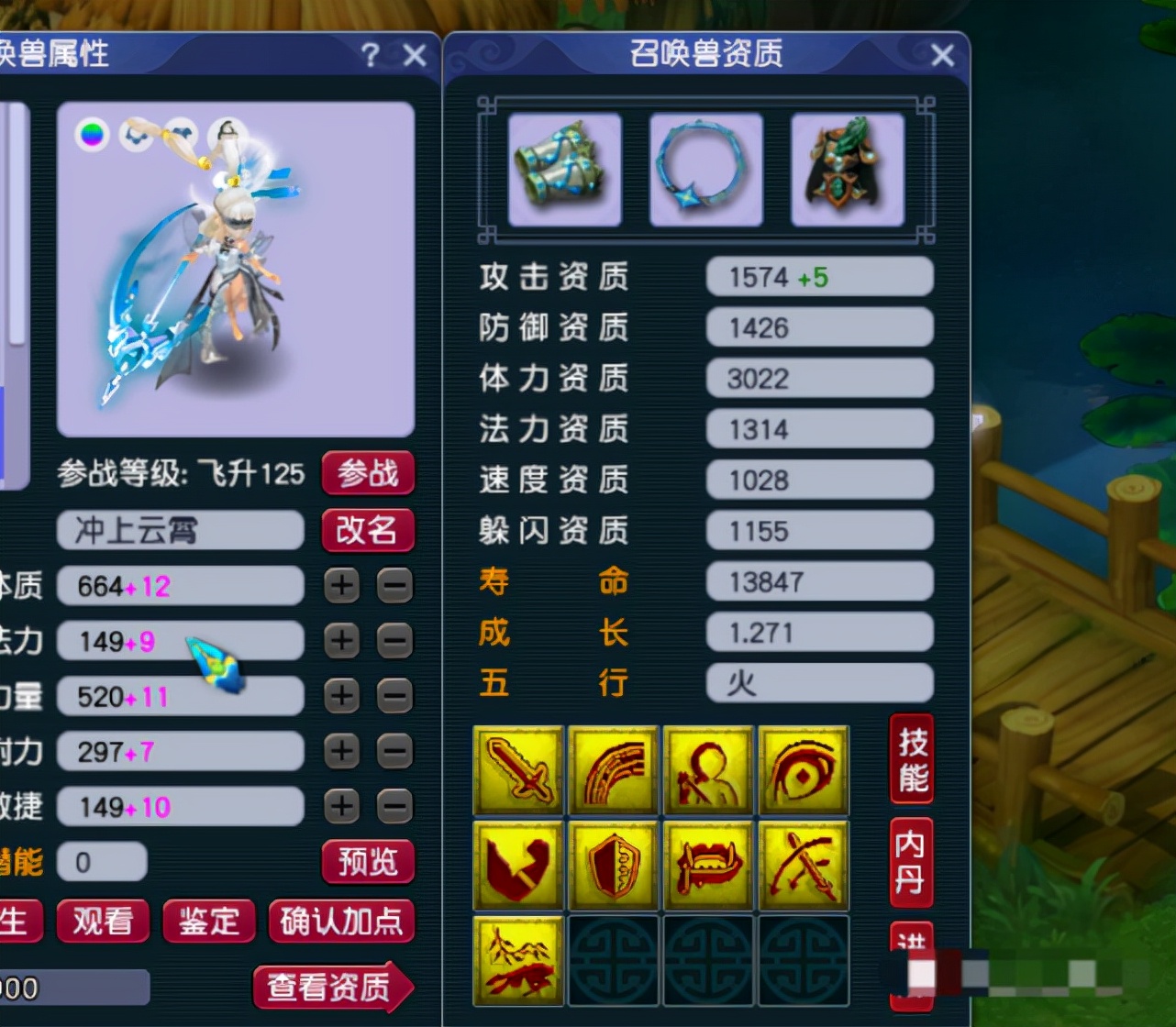This screenshot has width=1176, height=1027.
Task: Click the 改名 rename button
Action: [x=368, y=531]
